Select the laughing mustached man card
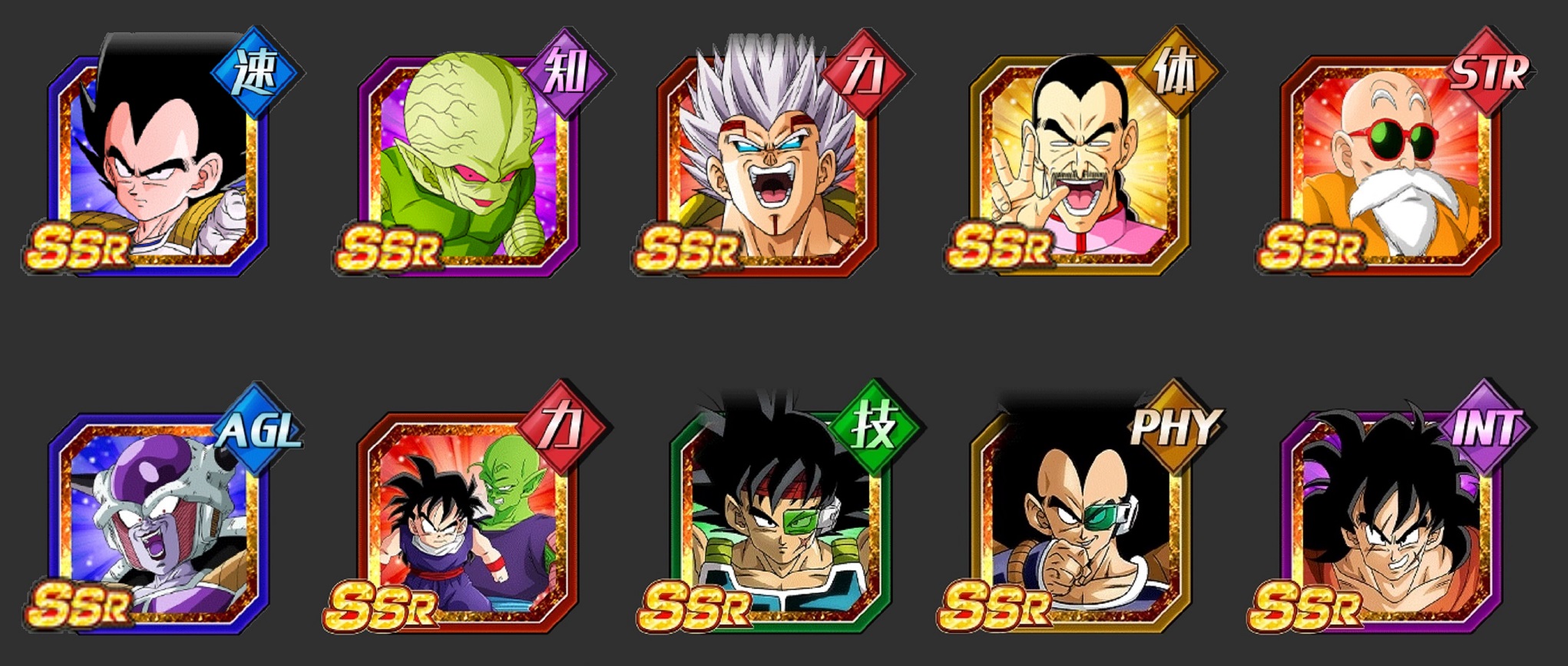The width and height of the screenshot is (1568, 666). (1079, 161)
